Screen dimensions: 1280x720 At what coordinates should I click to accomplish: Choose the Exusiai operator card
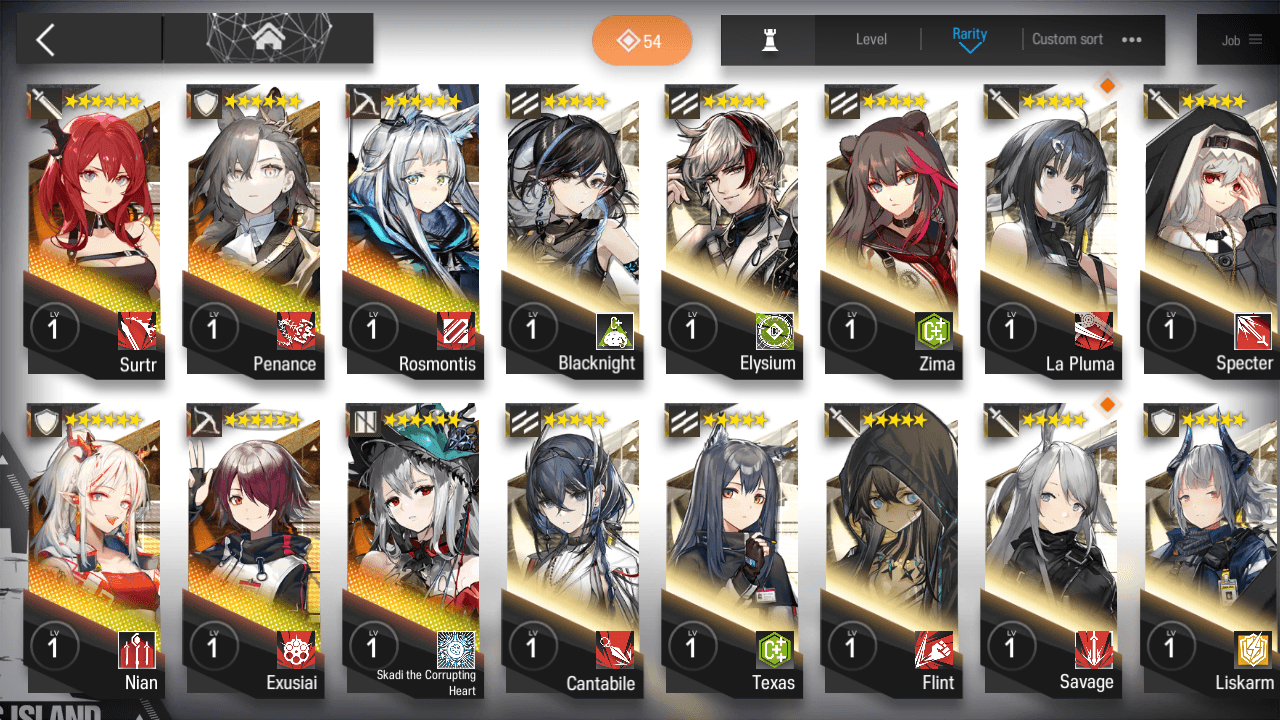[256, 550]
